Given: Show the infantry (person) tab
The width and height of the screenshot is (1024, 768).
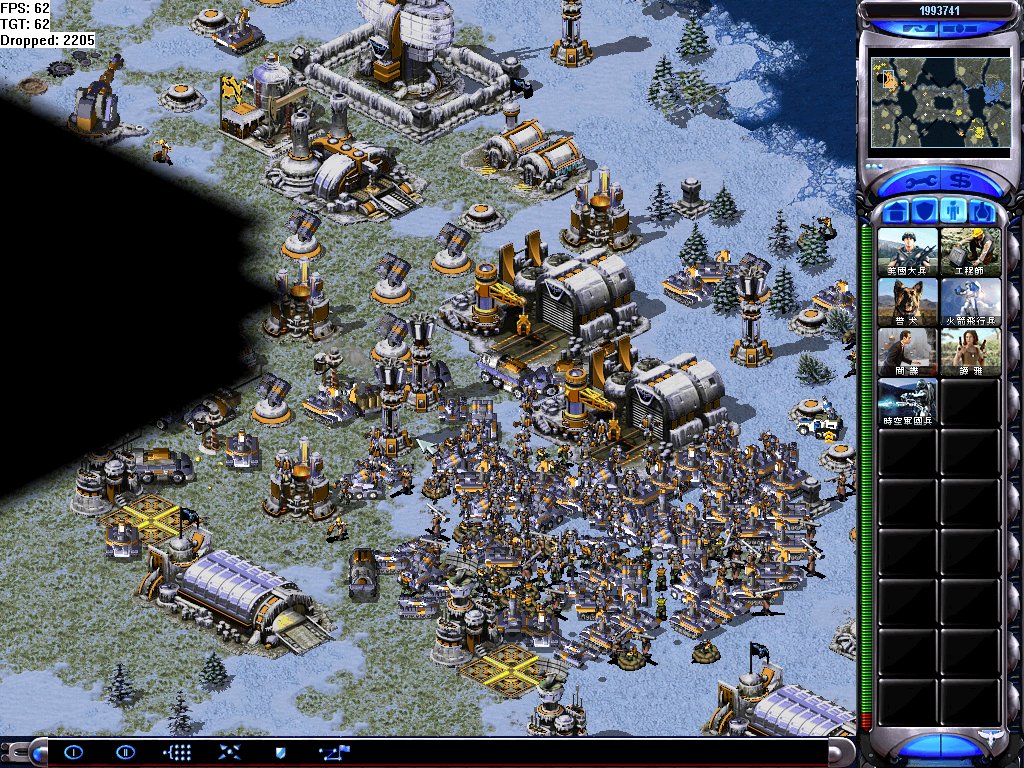Looking at the screenshot, I should pyautogui.click(x=953, y=212).
